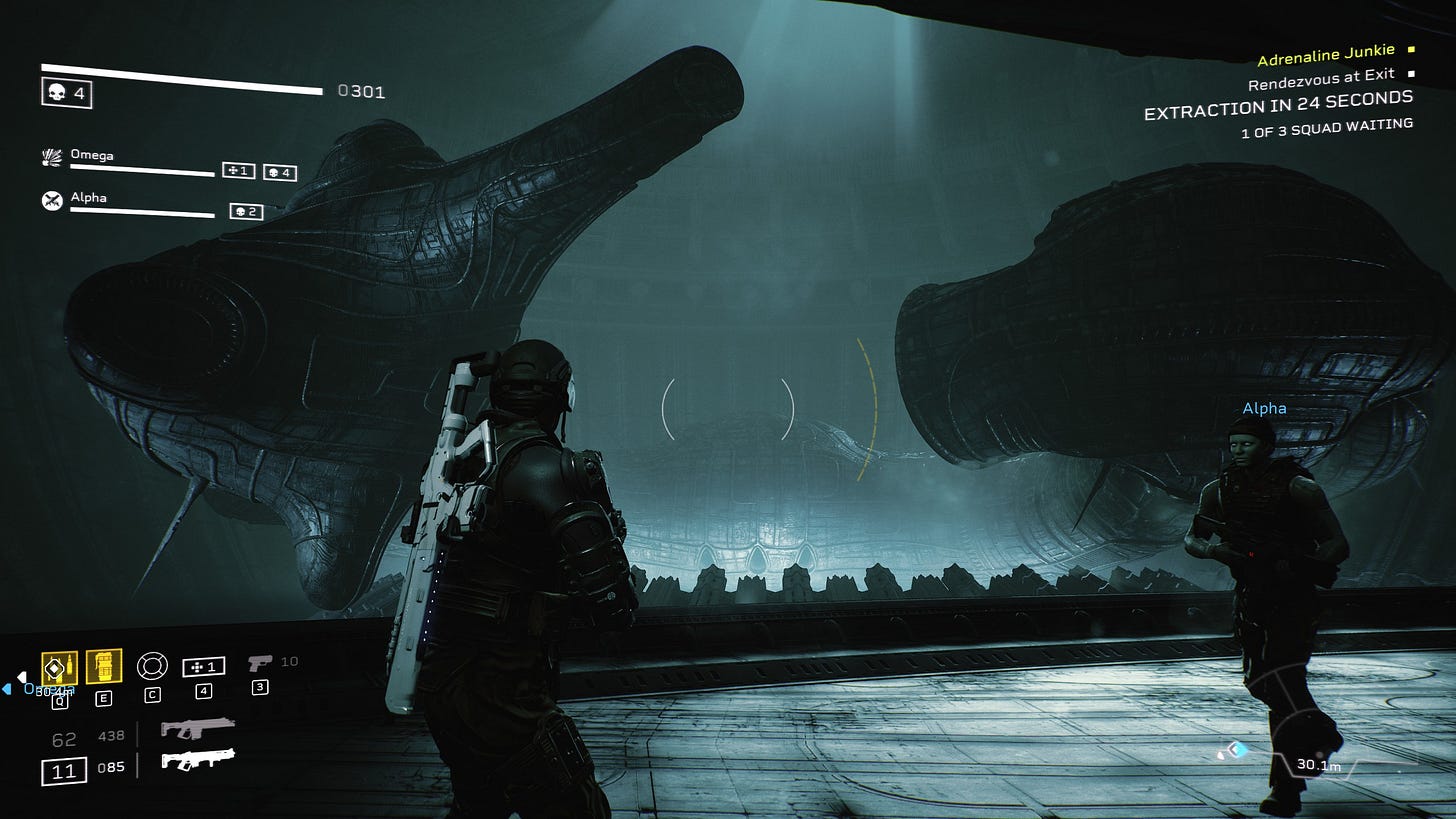The image size is (1456, 819).
Task: Click Alpha's crossed-guns class icon
Action: [52, 200]
